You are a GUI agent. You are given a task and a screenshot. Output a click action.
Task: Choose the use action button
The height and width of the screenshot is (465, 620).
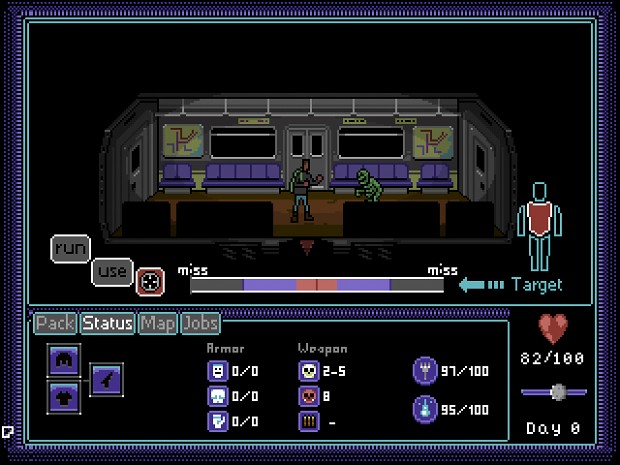point(112,271)
